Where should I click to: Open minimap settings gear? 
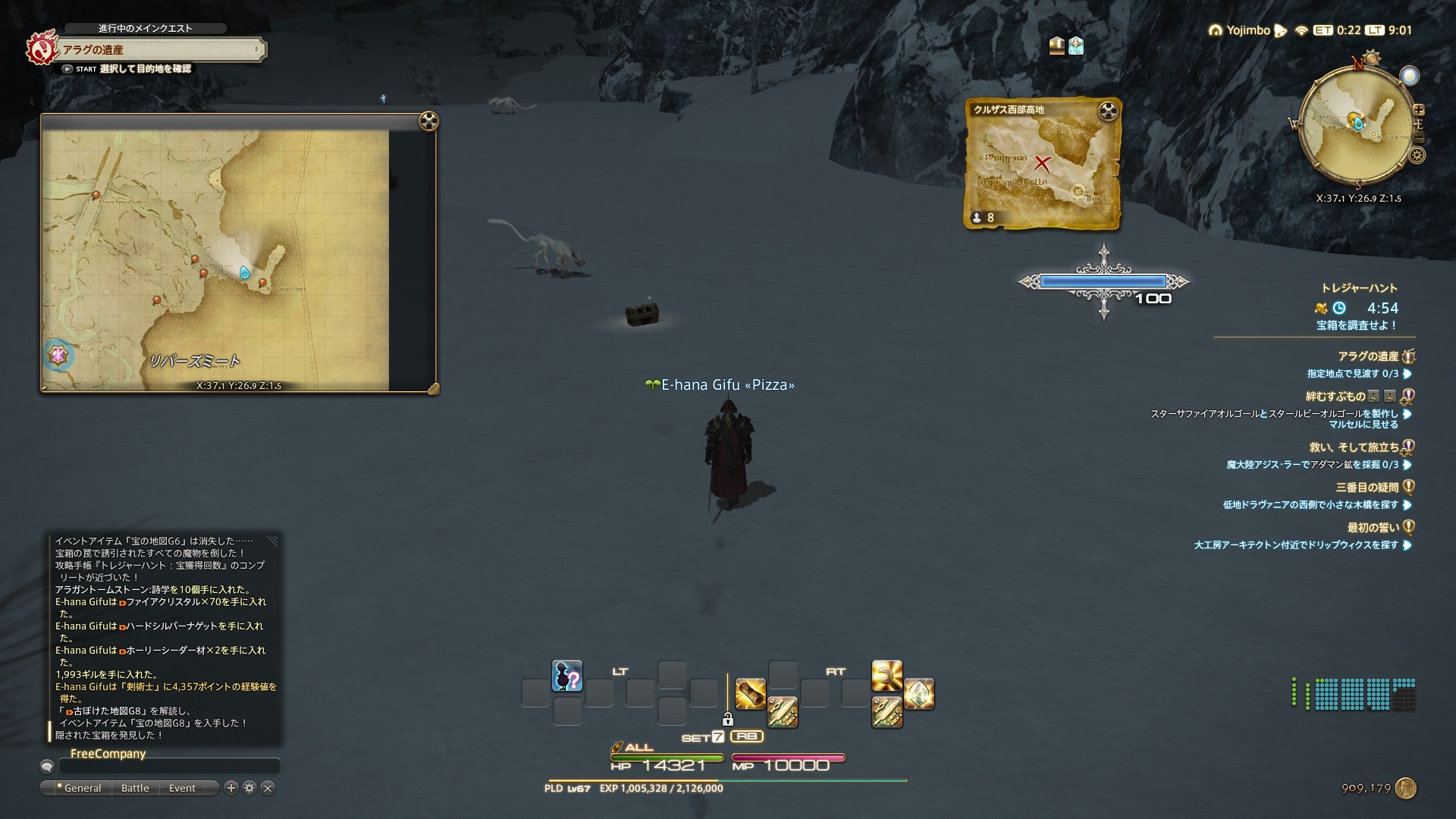[x=1417, y=155]
